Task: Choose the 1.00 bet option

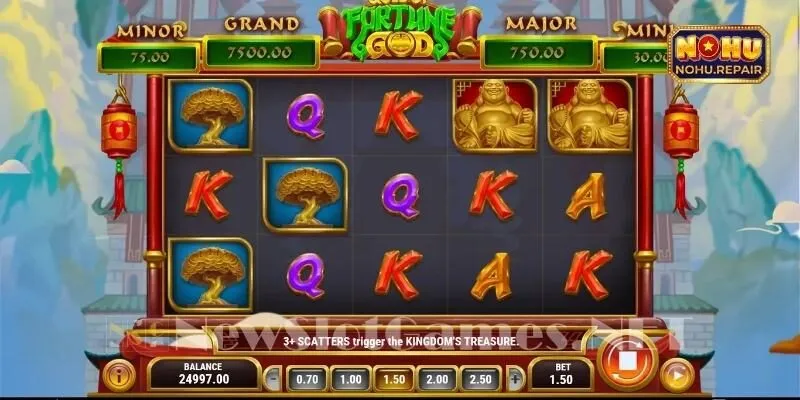Action: 350,379
